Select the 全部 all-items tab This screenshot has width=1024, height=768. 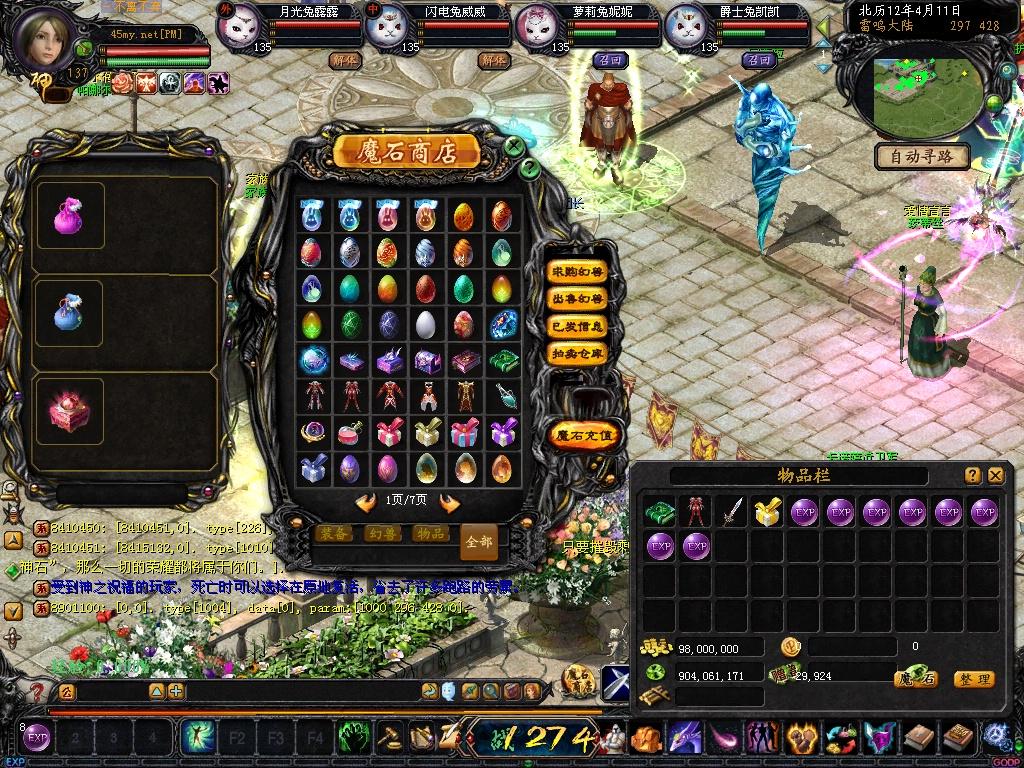479,542
